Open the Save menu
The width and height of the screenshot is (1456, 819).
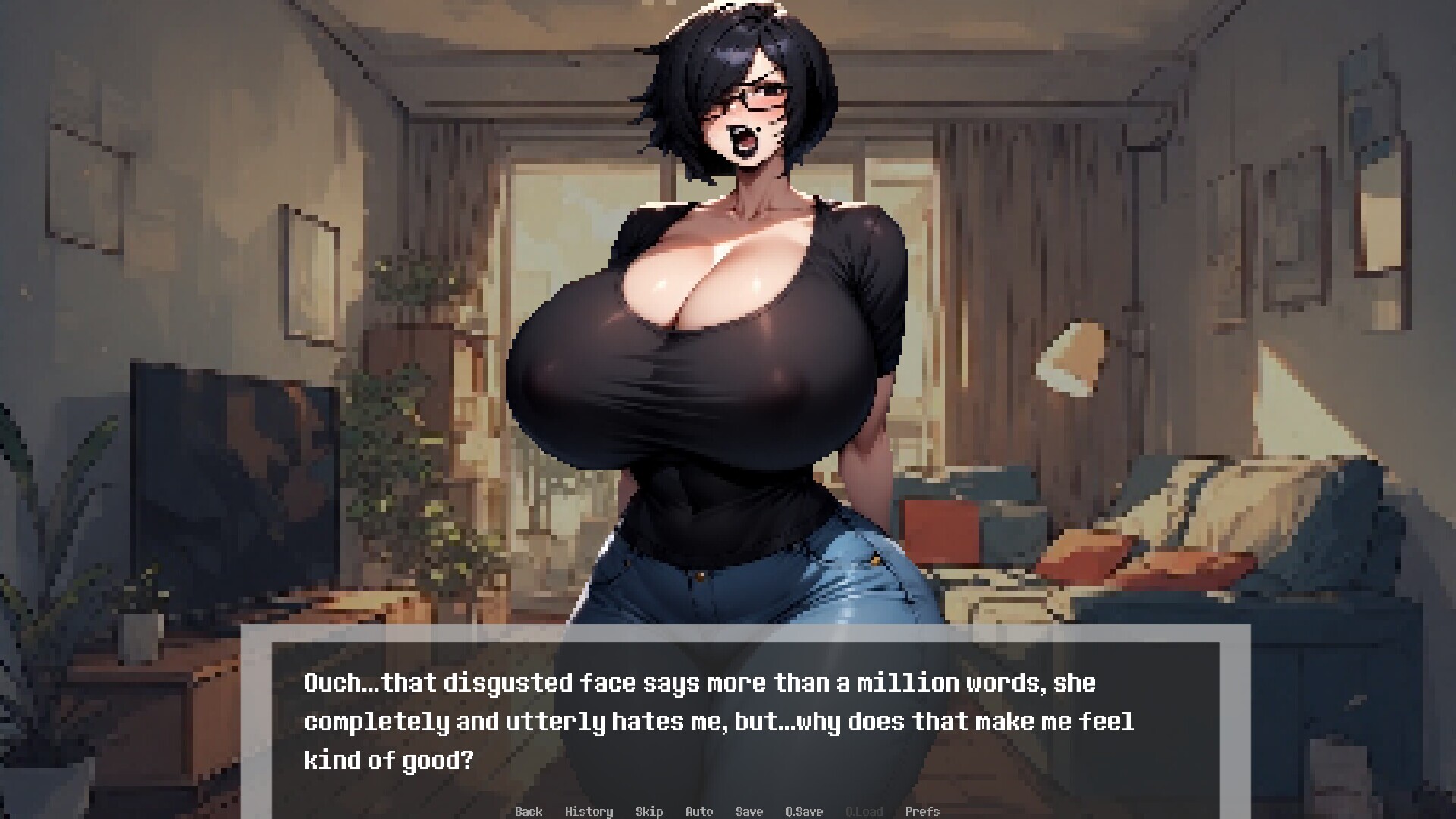coord(749,811)
